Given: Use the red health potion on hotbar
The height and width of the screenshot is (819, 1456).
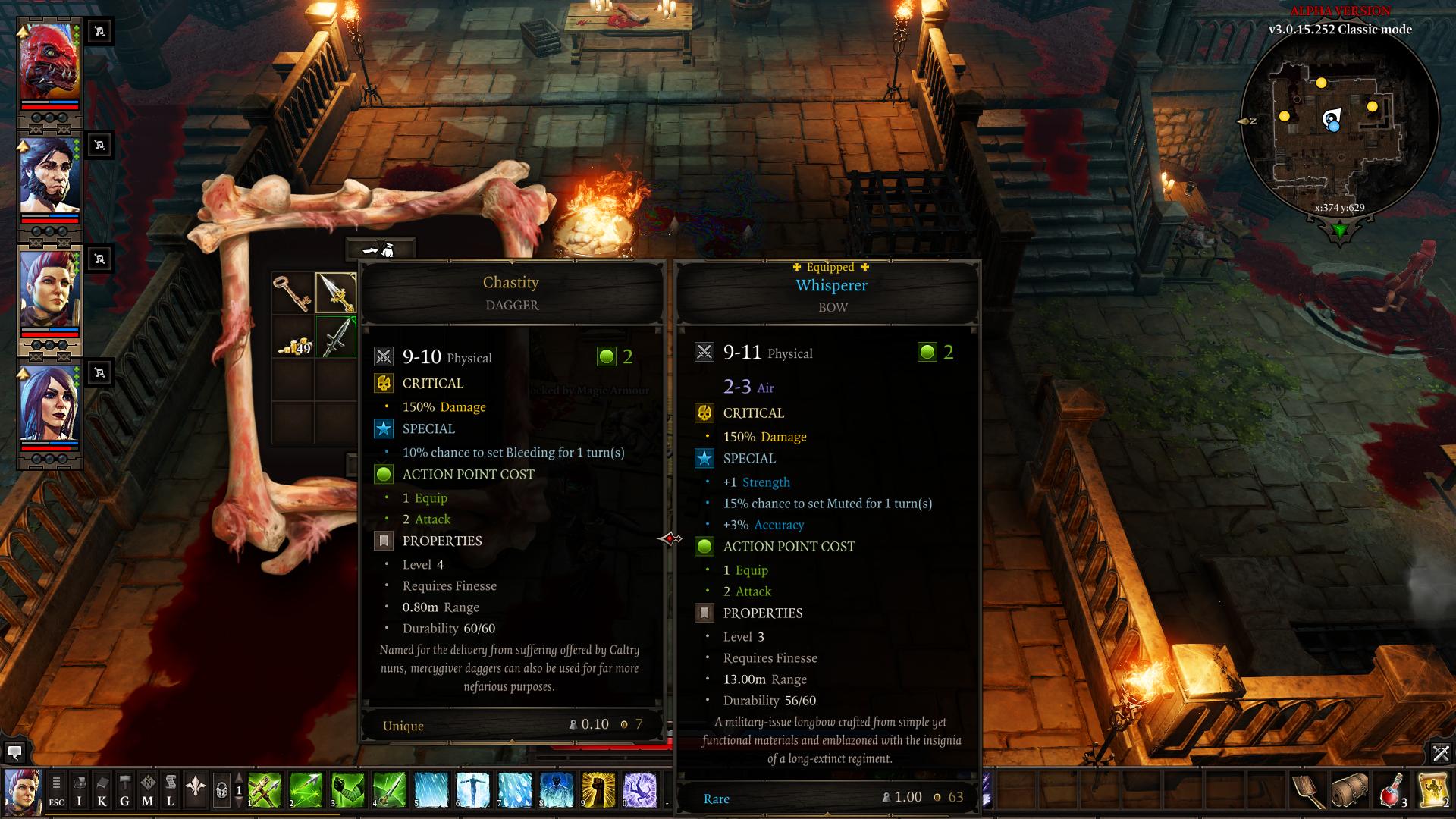Looking at the screenshot, I should pyautogui.click(x=1391, y=791).
